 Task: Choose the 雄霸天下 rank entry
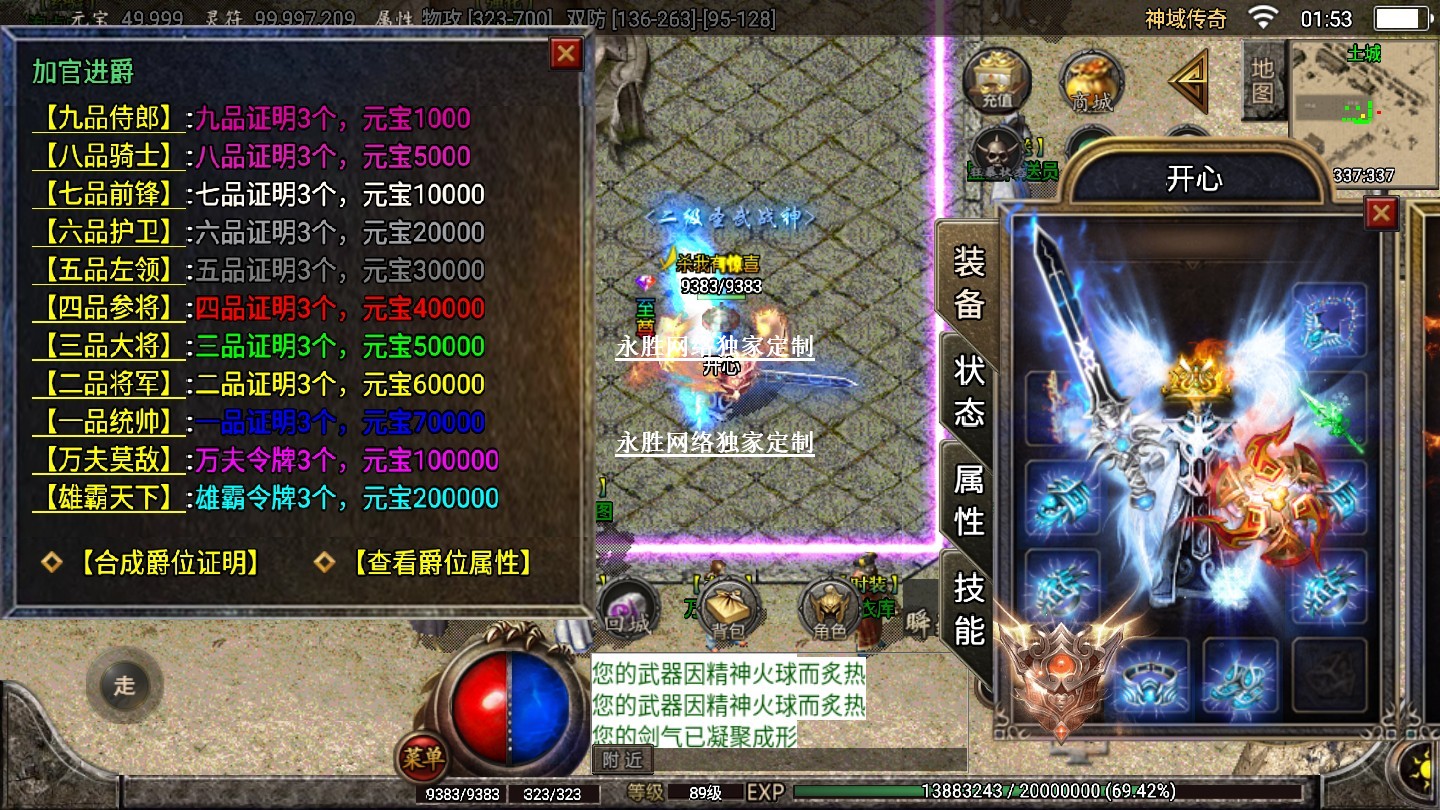click(x=109, y=498)
